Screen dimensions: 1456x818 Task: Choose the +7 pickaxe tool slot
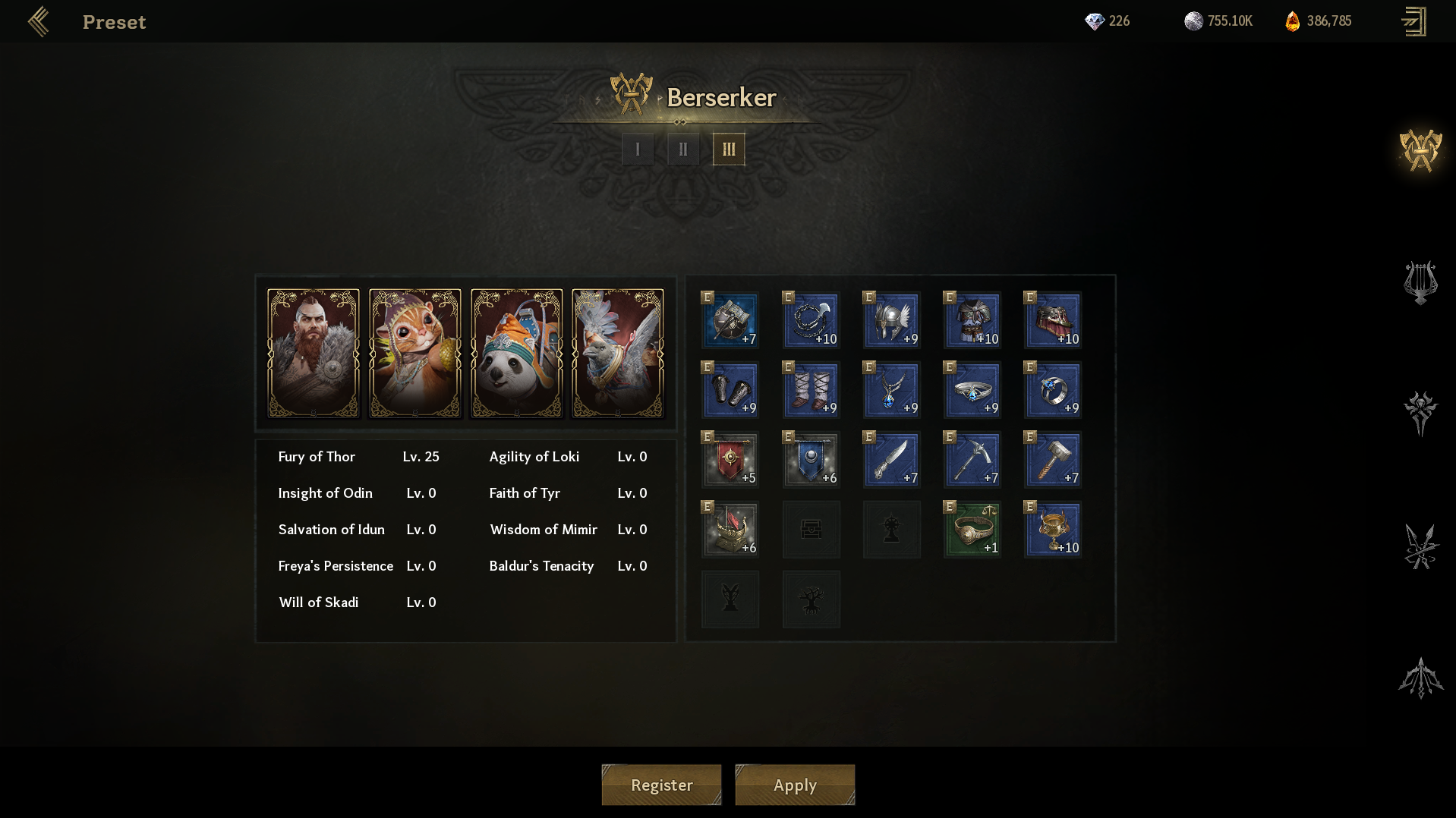[972, 460]
